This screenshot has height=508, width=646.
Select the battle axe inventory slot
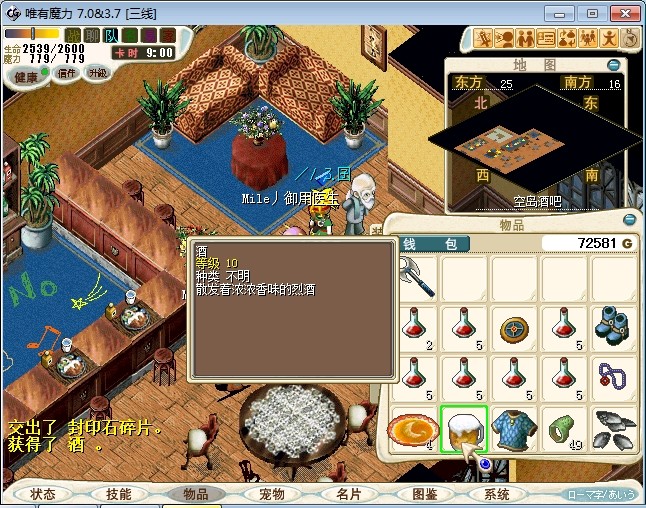coord(413,276)
